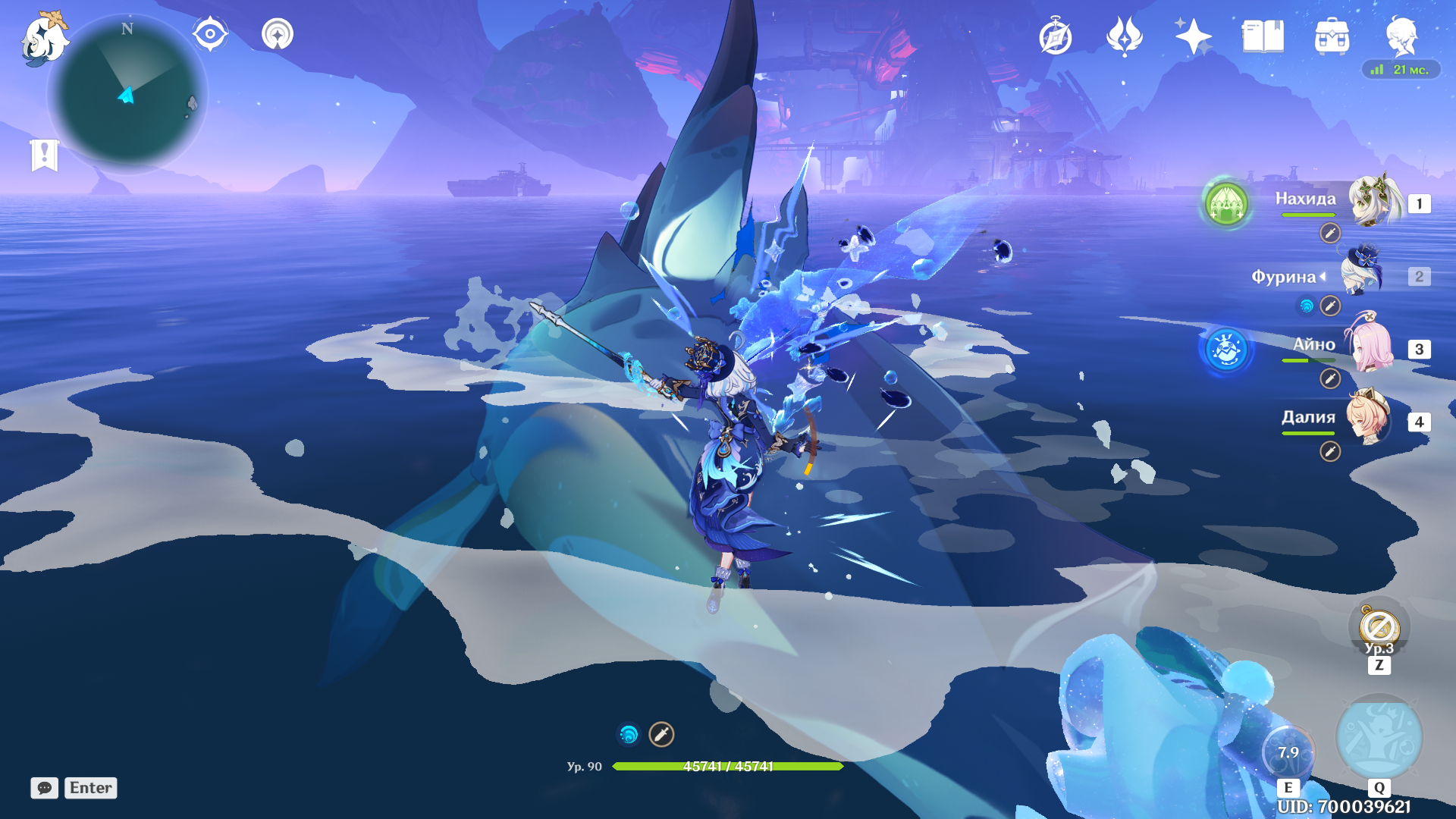1456x819 pixels.
Task: Open the wish star icon
Action: click(x=1192, y=36)
